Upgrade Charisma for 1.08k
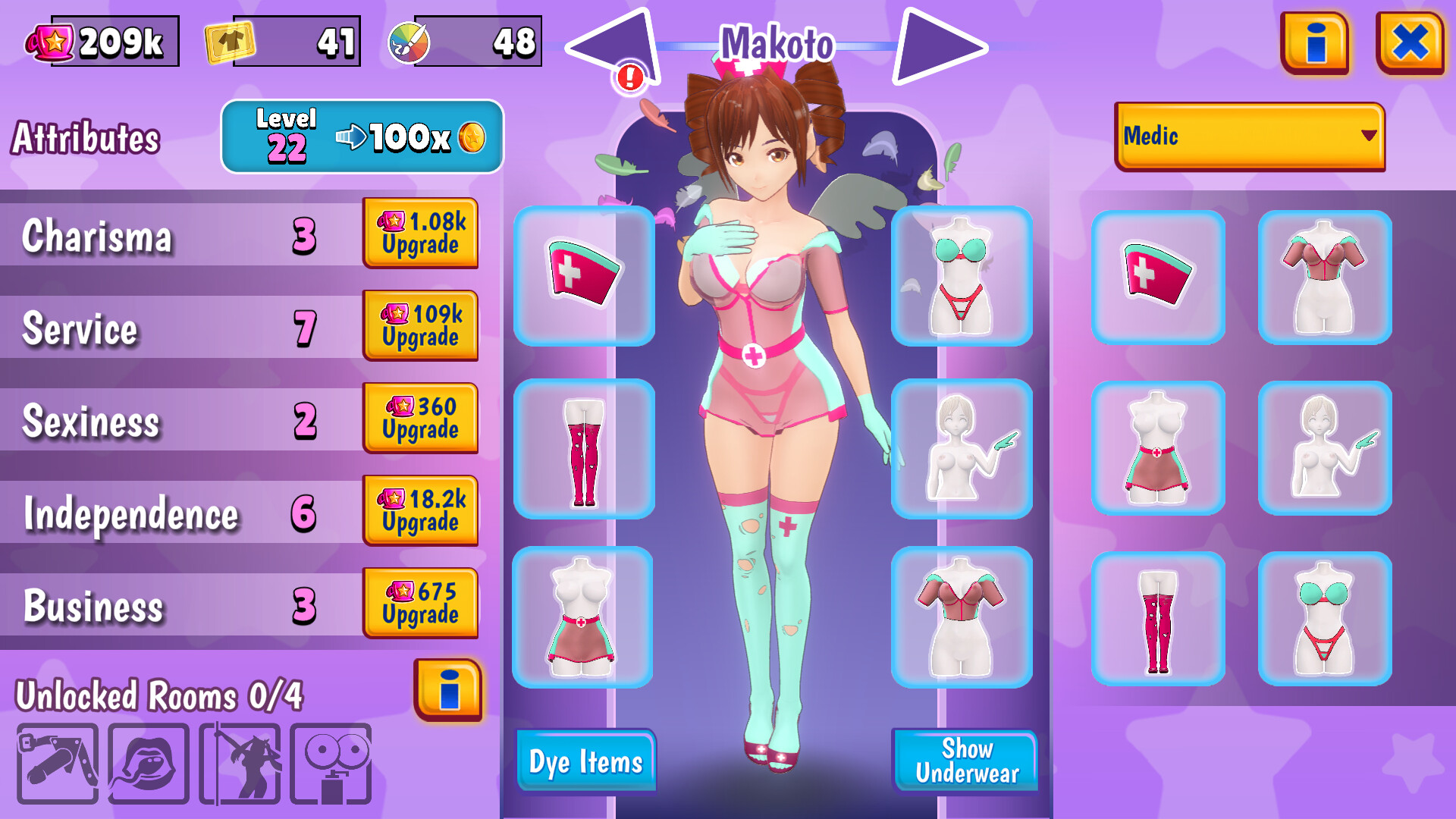The width and height of the screenshot is (1456, 819). 421,233
